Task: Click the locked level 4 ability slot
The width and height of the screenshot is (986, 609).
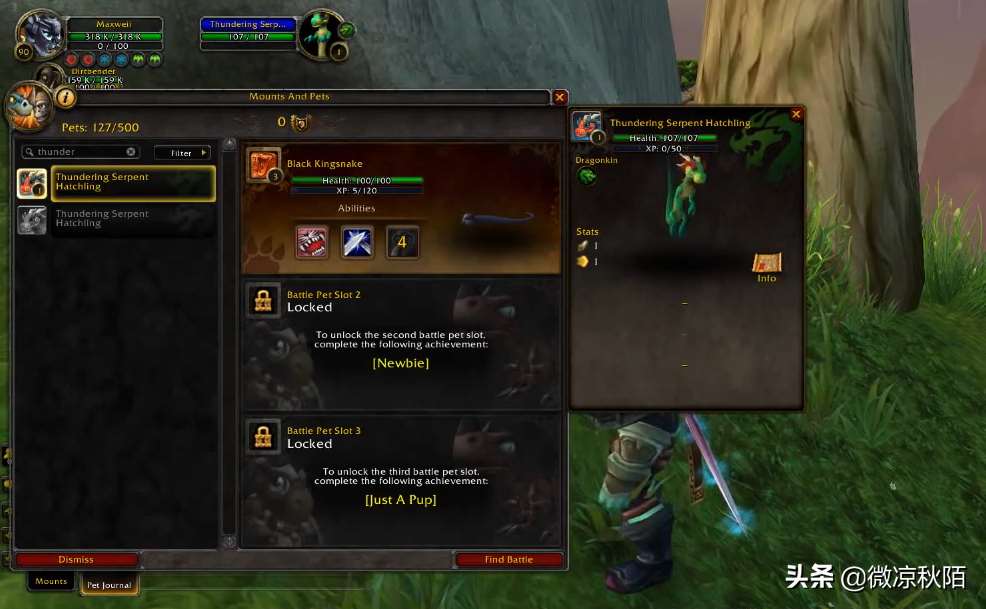Action: 402,242
